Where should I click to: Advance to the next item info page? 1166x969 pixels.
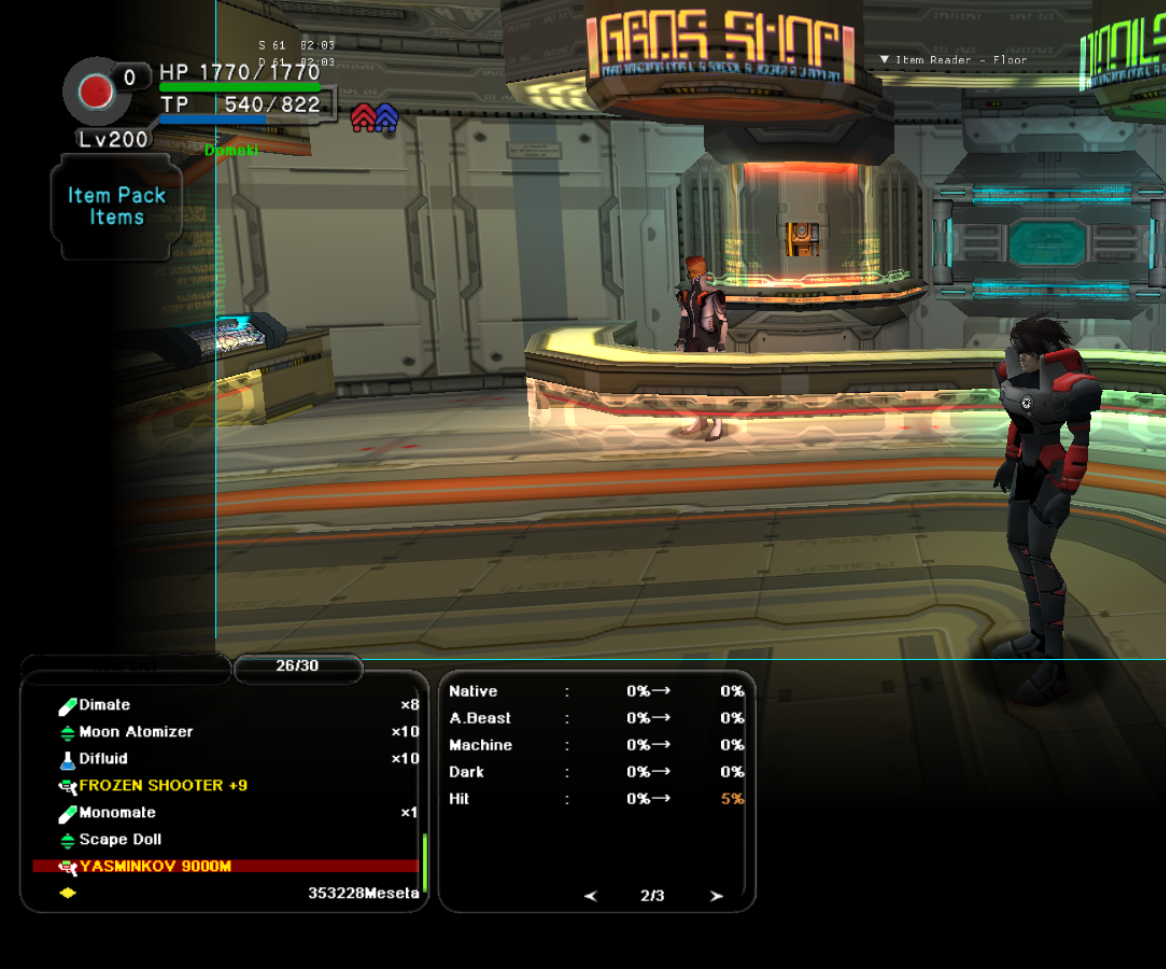(x=716, y=896)
